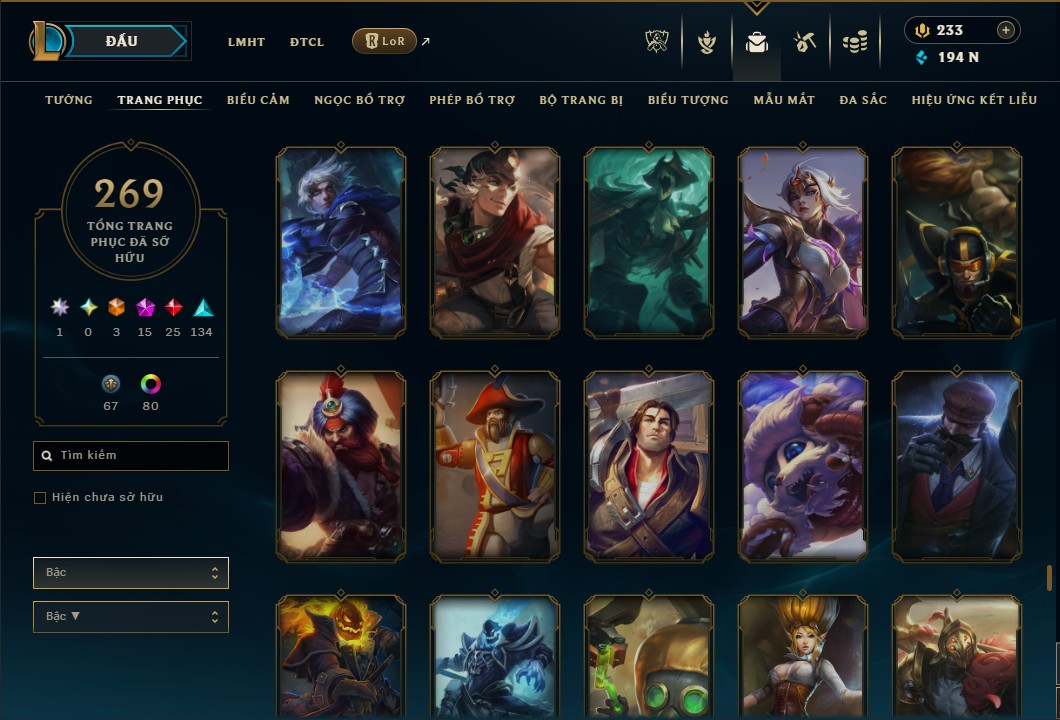
Task: Launch the LoR link button
Action: tap(384, 41)
